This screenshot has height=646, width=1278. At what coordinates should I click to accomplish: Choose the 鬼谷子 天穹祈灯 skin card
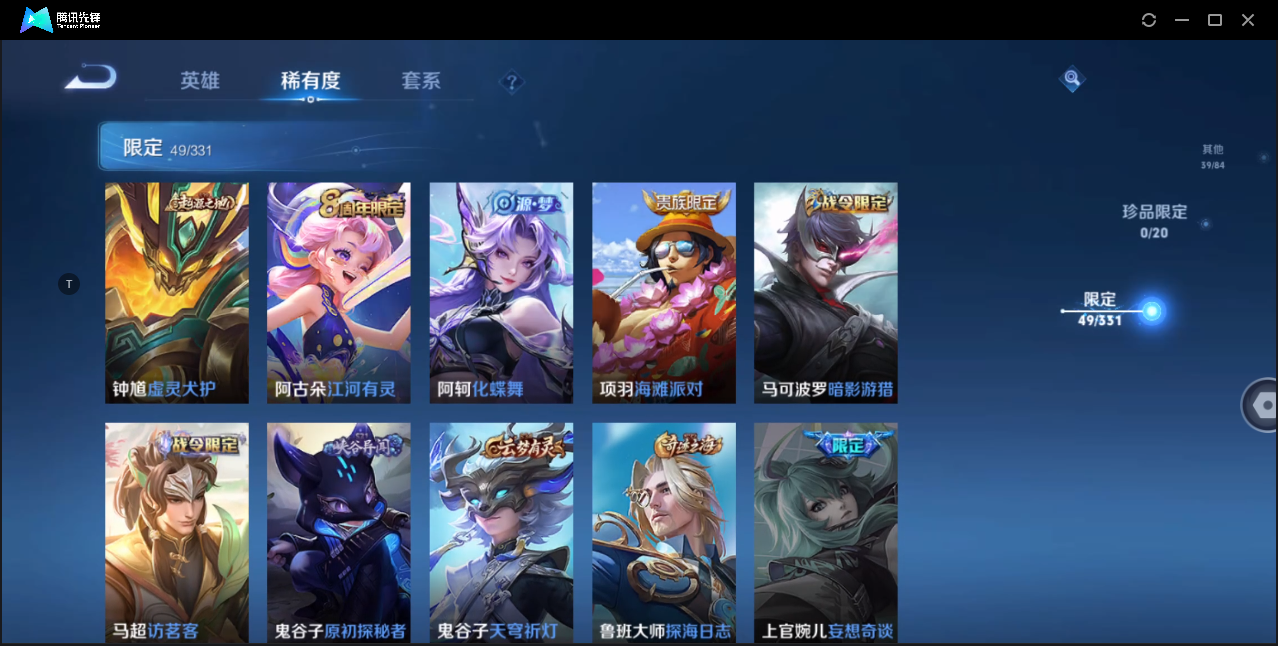pos(501,532)
